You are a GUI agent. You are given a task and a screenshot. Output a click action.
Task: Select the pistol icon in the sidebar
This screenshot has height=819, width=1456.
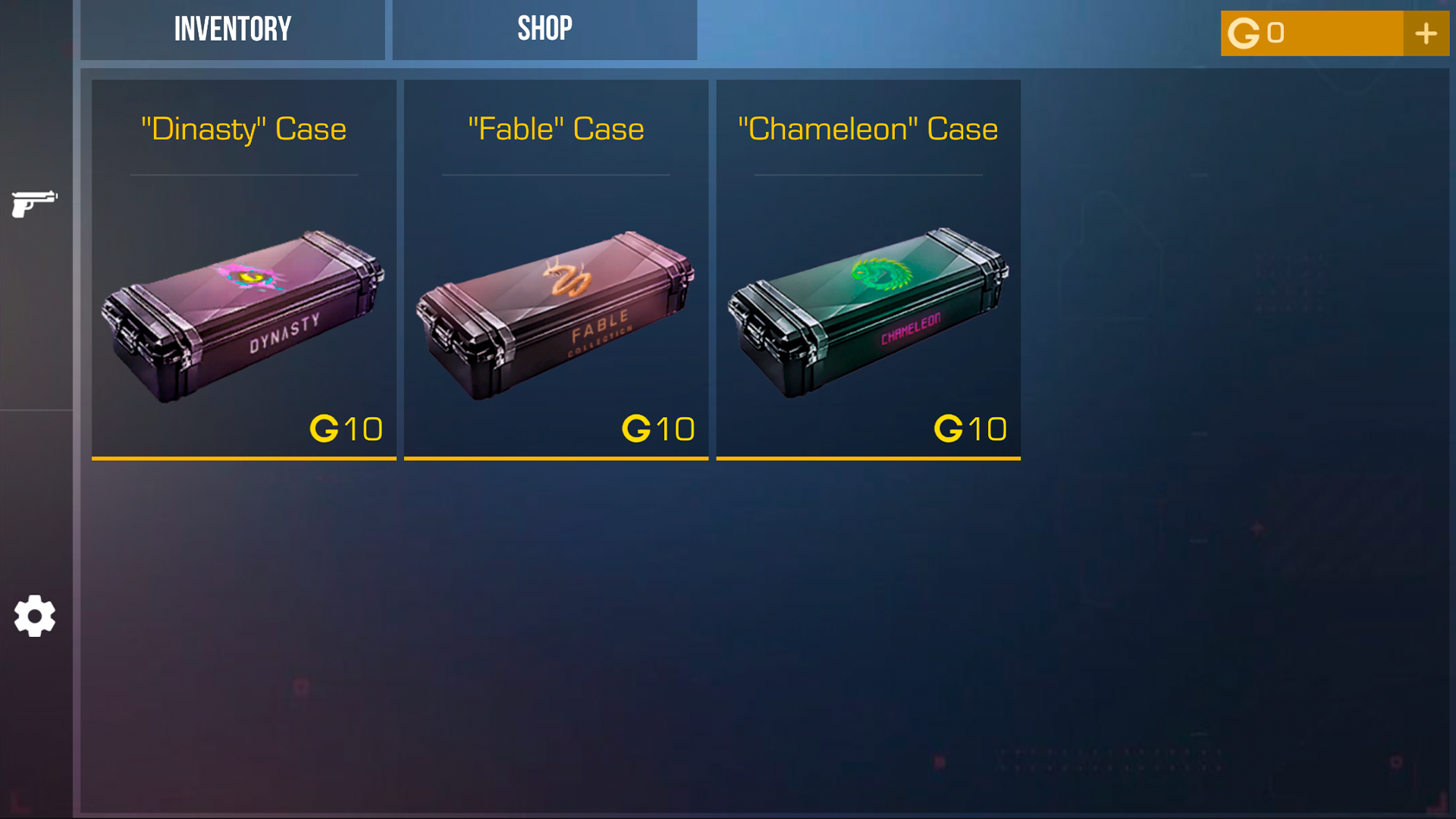point(34,203)
